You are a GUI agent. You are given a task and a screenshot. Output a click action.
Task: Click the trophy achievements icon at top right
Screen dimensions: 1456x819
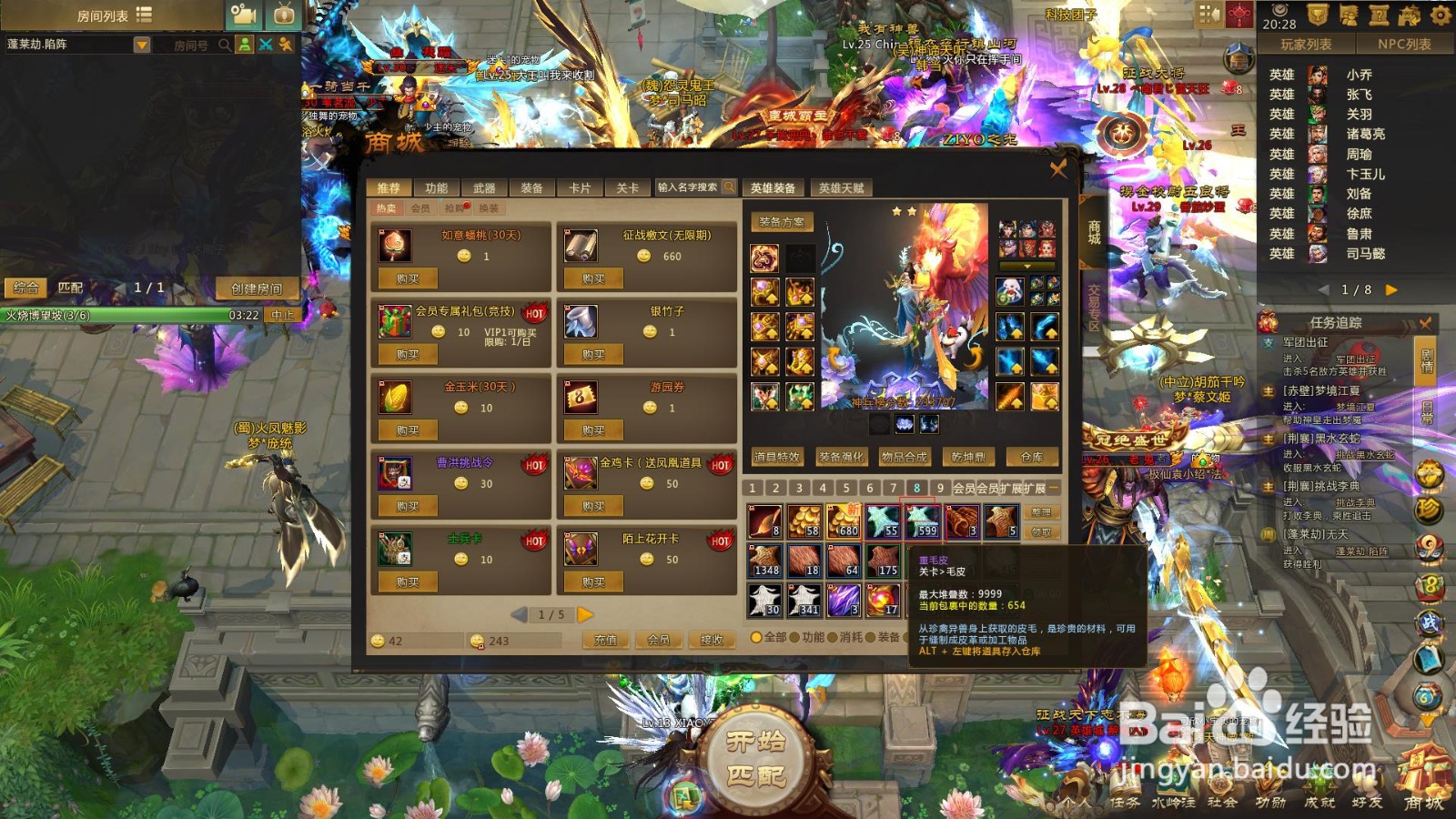coord(1319,13)
